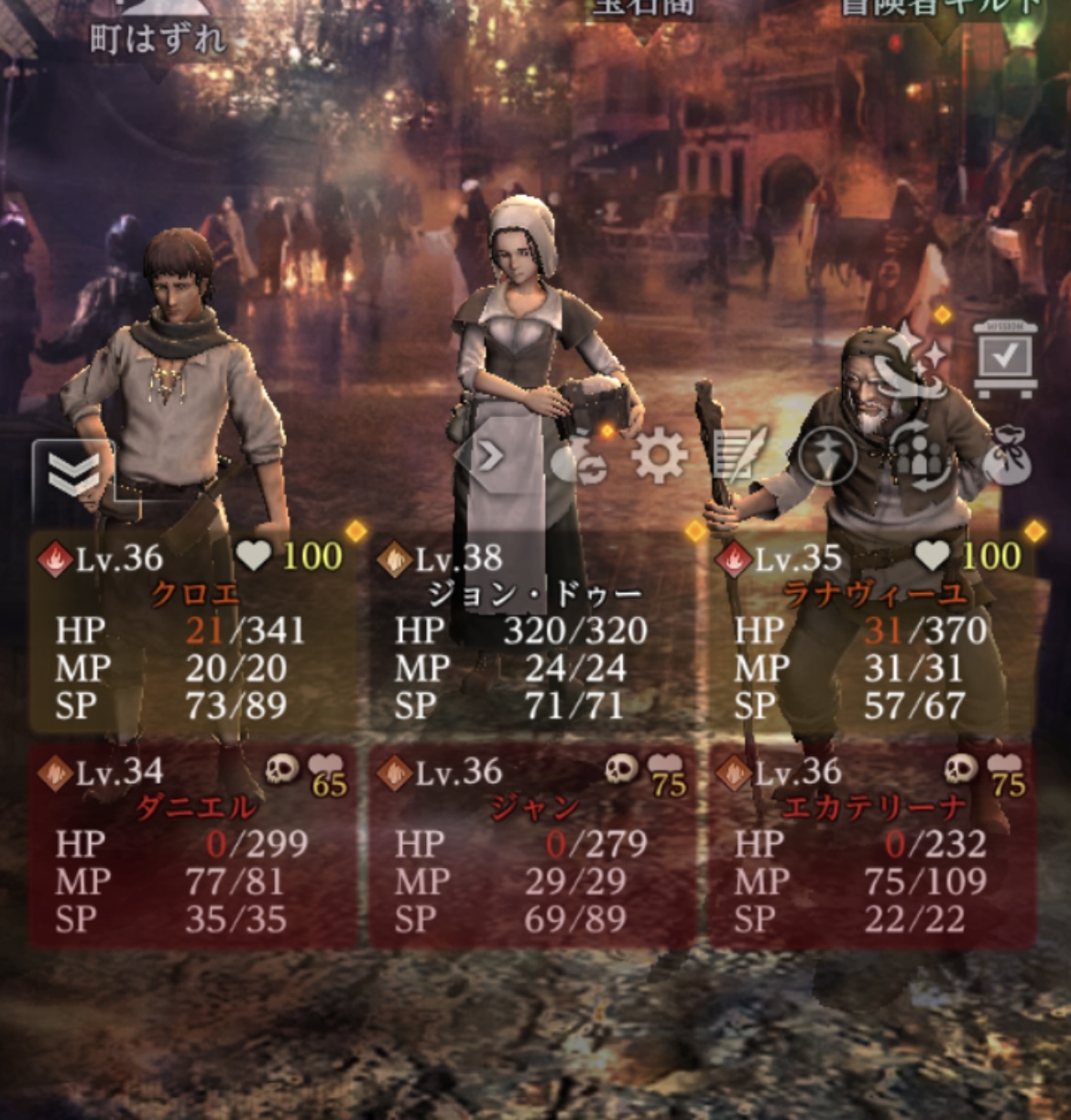Expand the double-chevron down button

[73, 475]
